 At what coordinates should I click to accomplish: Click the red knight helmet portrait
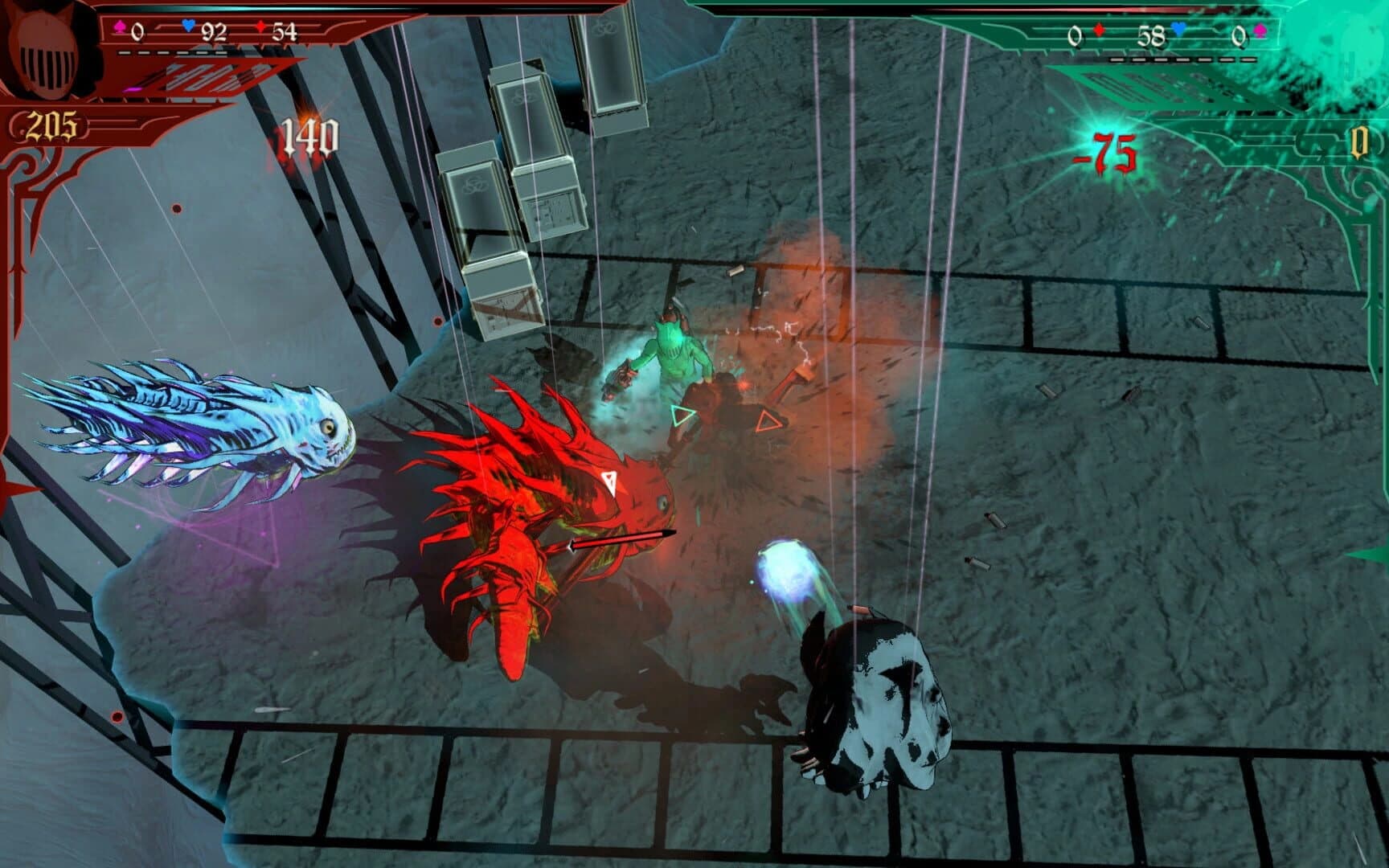coord(44,48)
